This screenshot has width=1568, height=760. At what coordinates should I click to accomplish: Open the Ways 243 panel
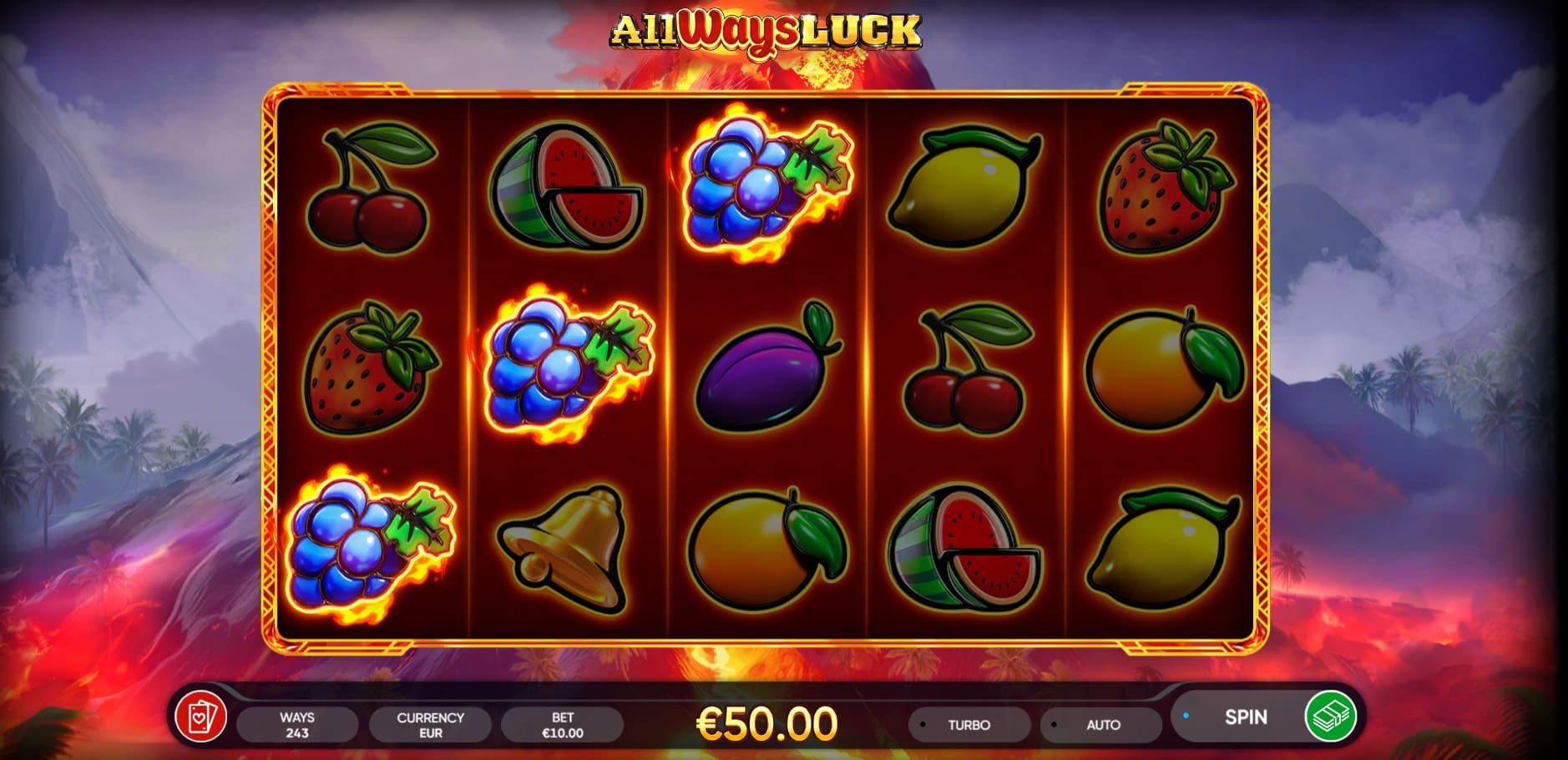[x=297, y=723]
